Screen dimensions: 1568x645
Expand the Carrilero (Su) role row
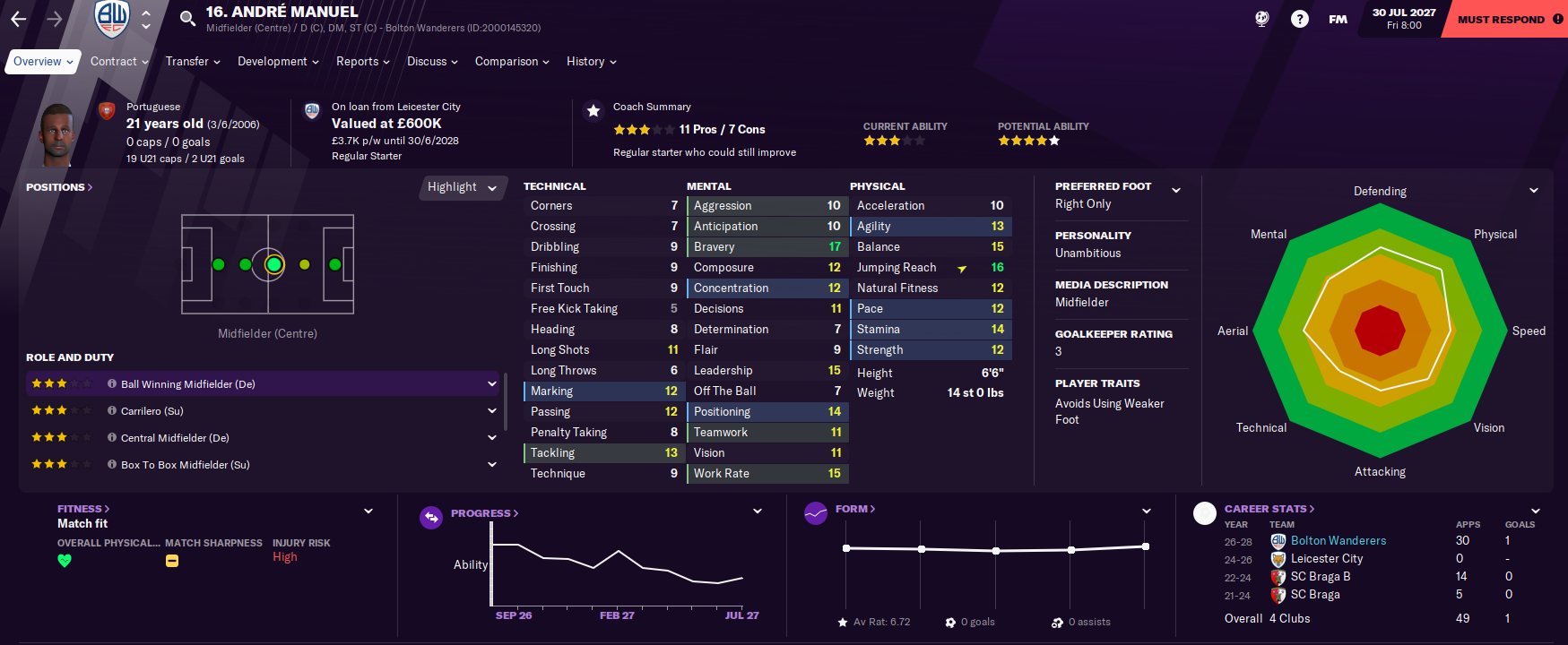click(491, 411)
